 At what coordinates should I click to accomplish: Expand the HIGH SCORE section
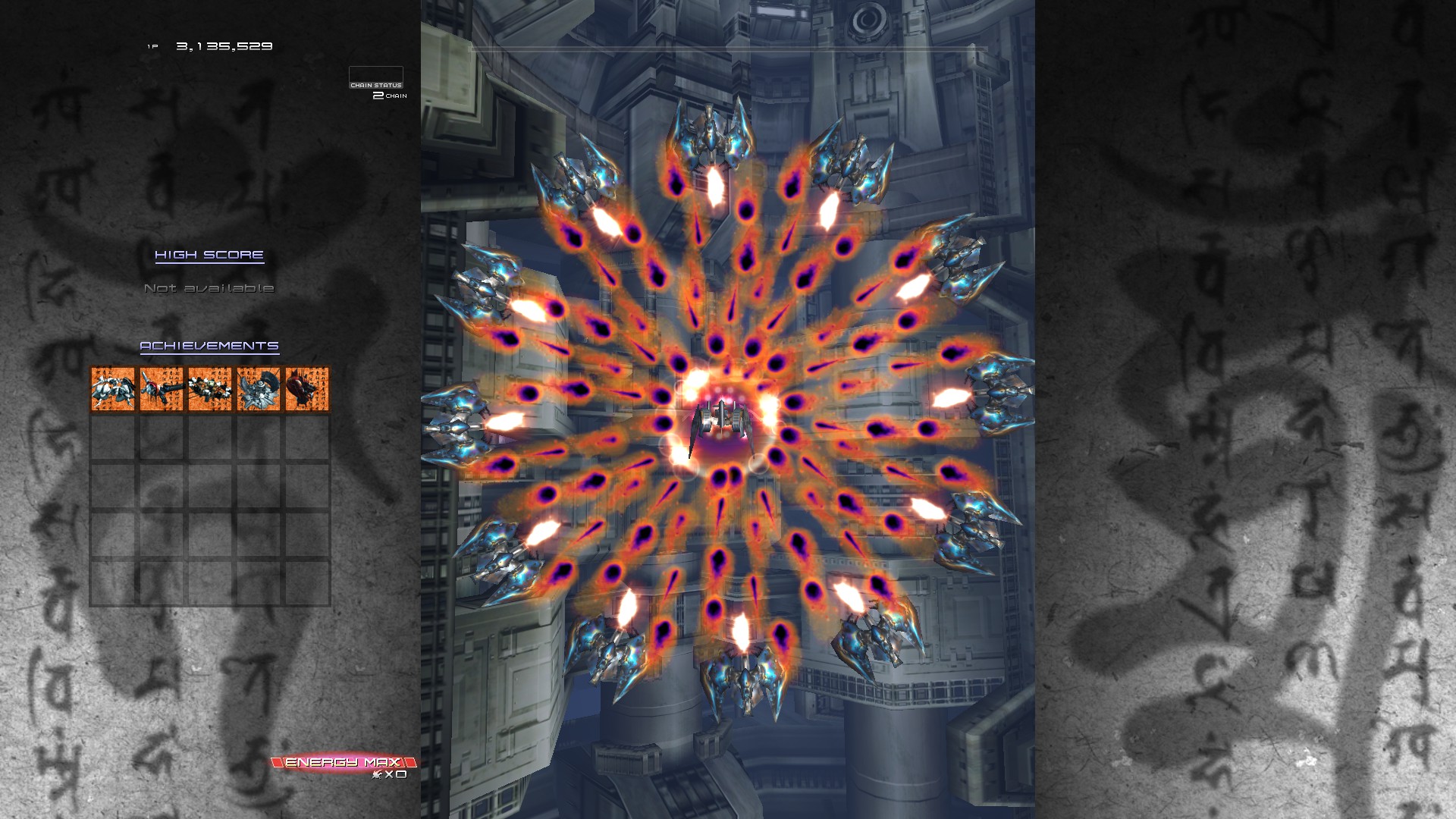[209, 255]
